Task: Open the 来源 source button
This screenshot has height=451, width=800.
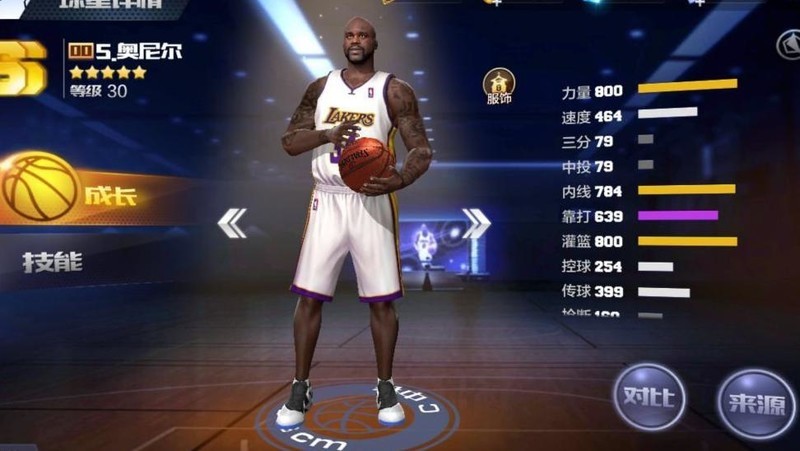Action: (757, 401)
